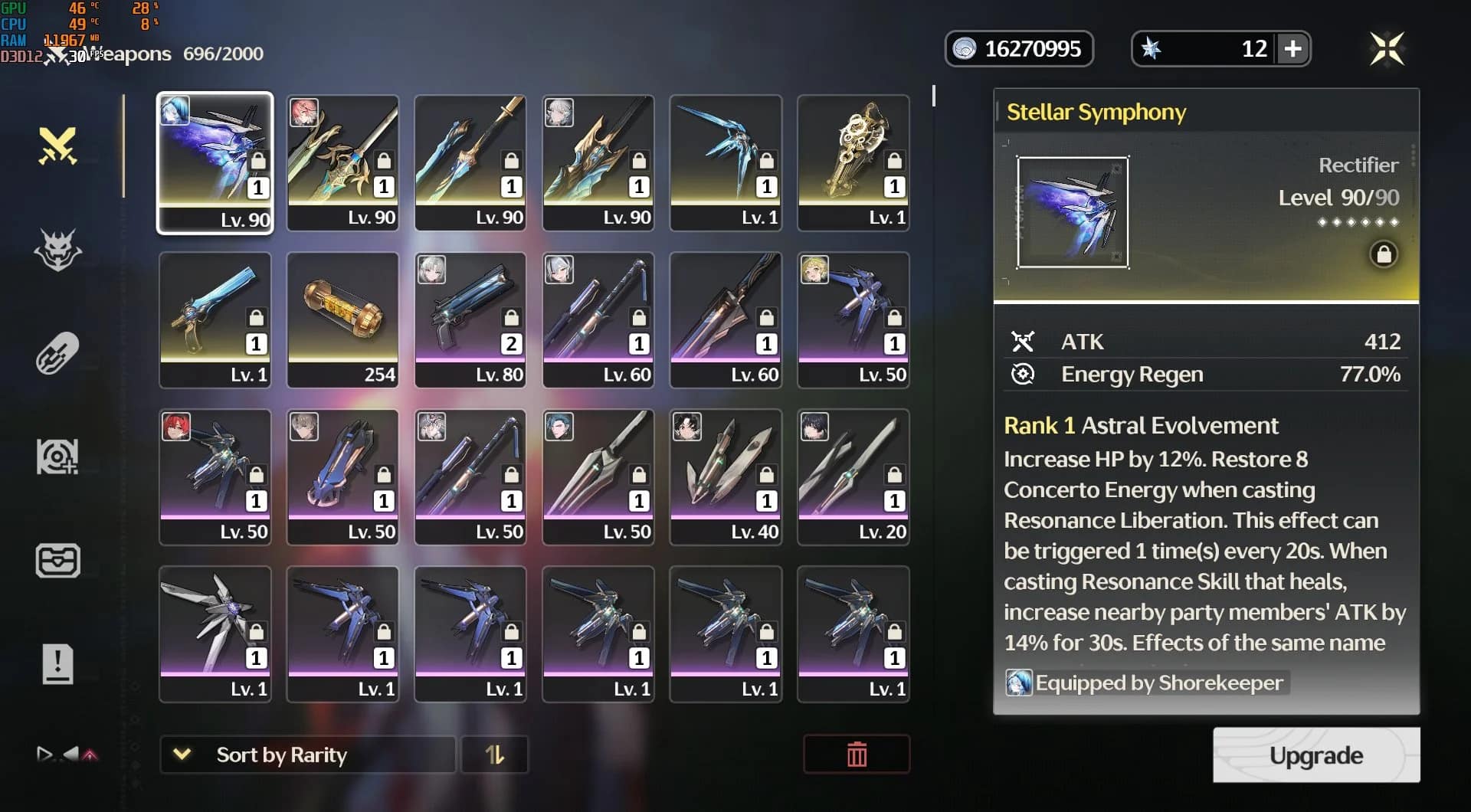Toggle the lock on Stellar Symphony details

[x=1384, y=254]
